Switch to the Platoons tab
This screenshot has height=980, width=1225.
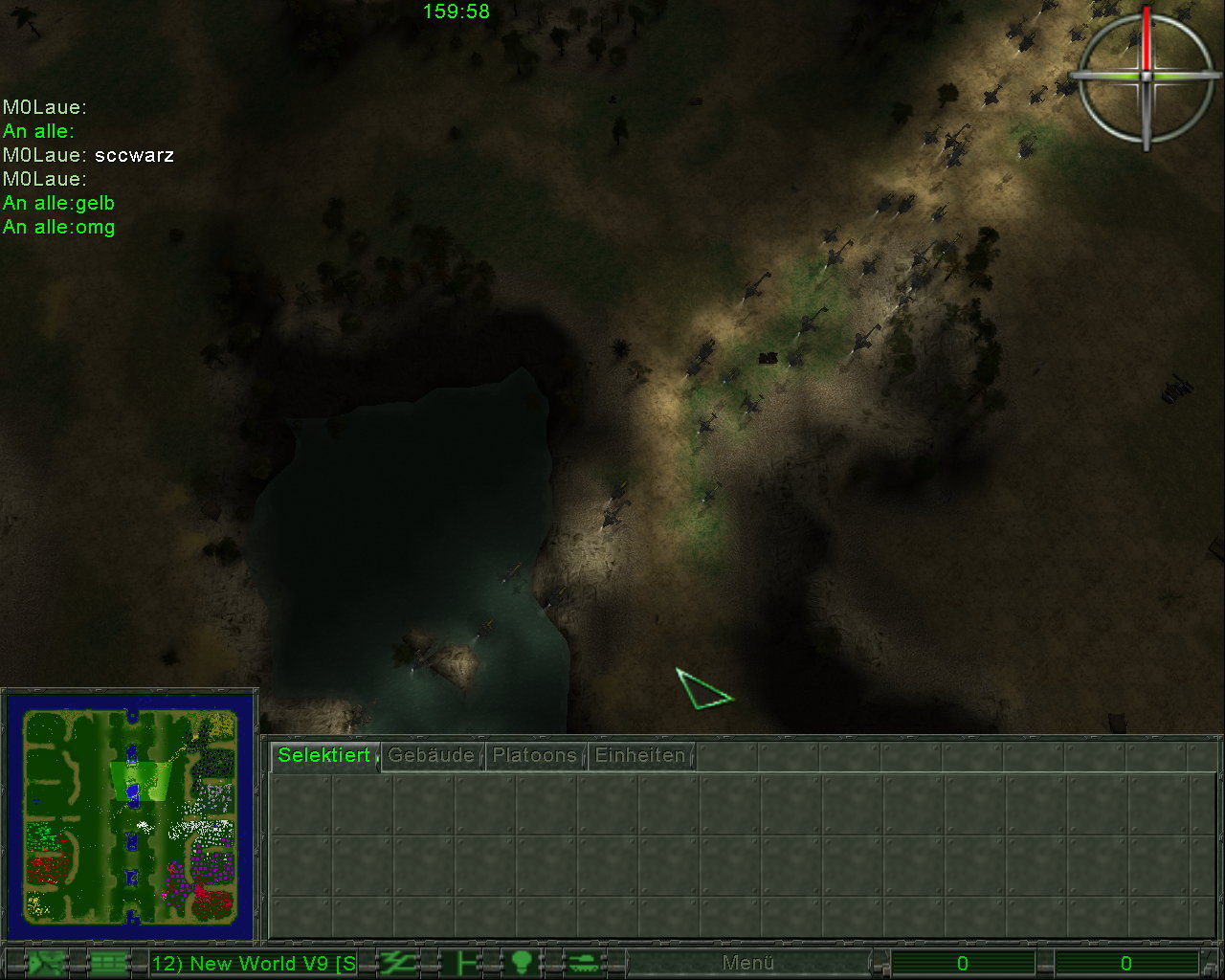pyautogui.click(x=535, y=755)
